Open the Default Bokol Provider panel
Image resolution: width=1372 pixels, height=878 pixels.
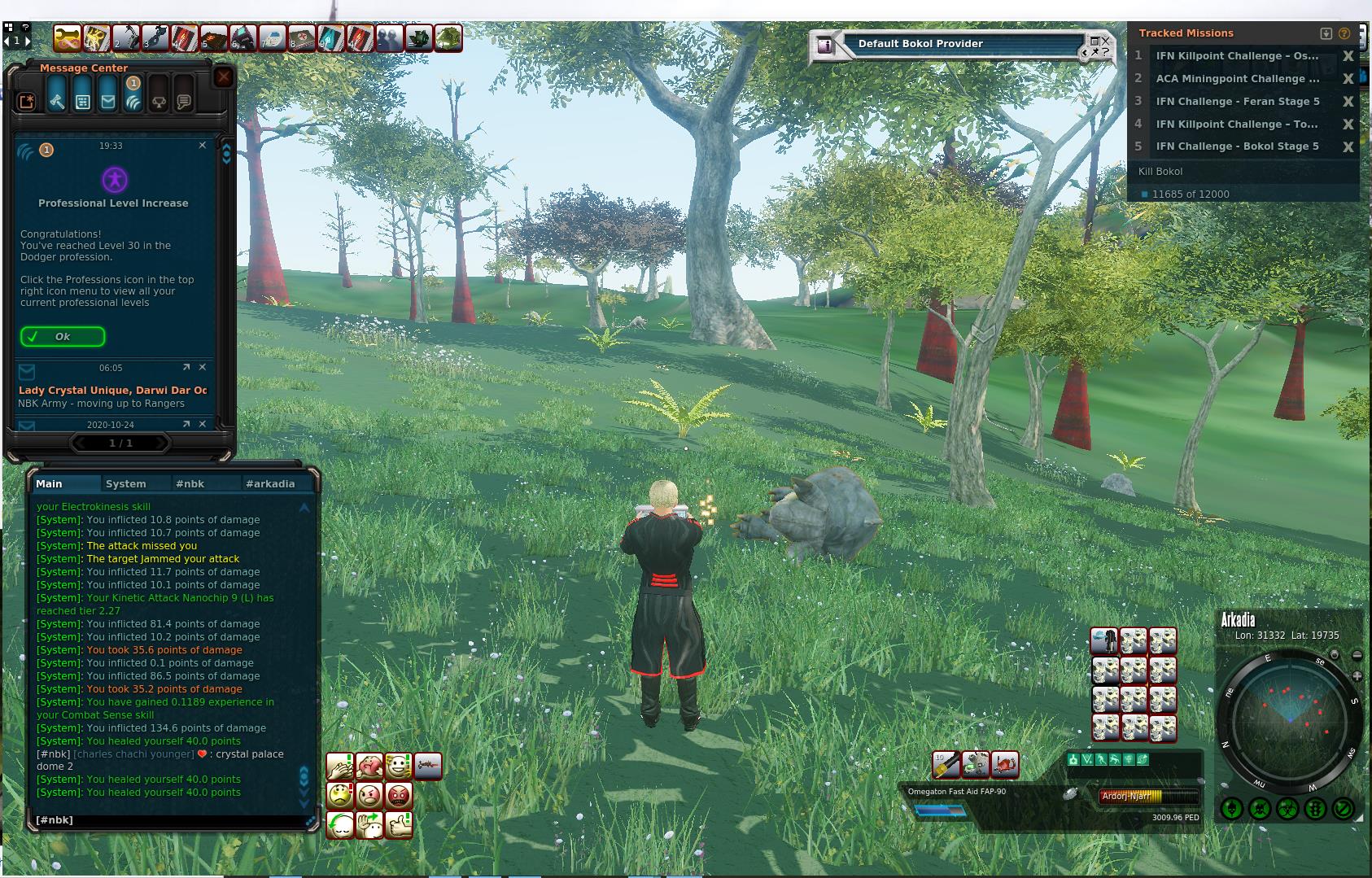[x=920, y=44]
